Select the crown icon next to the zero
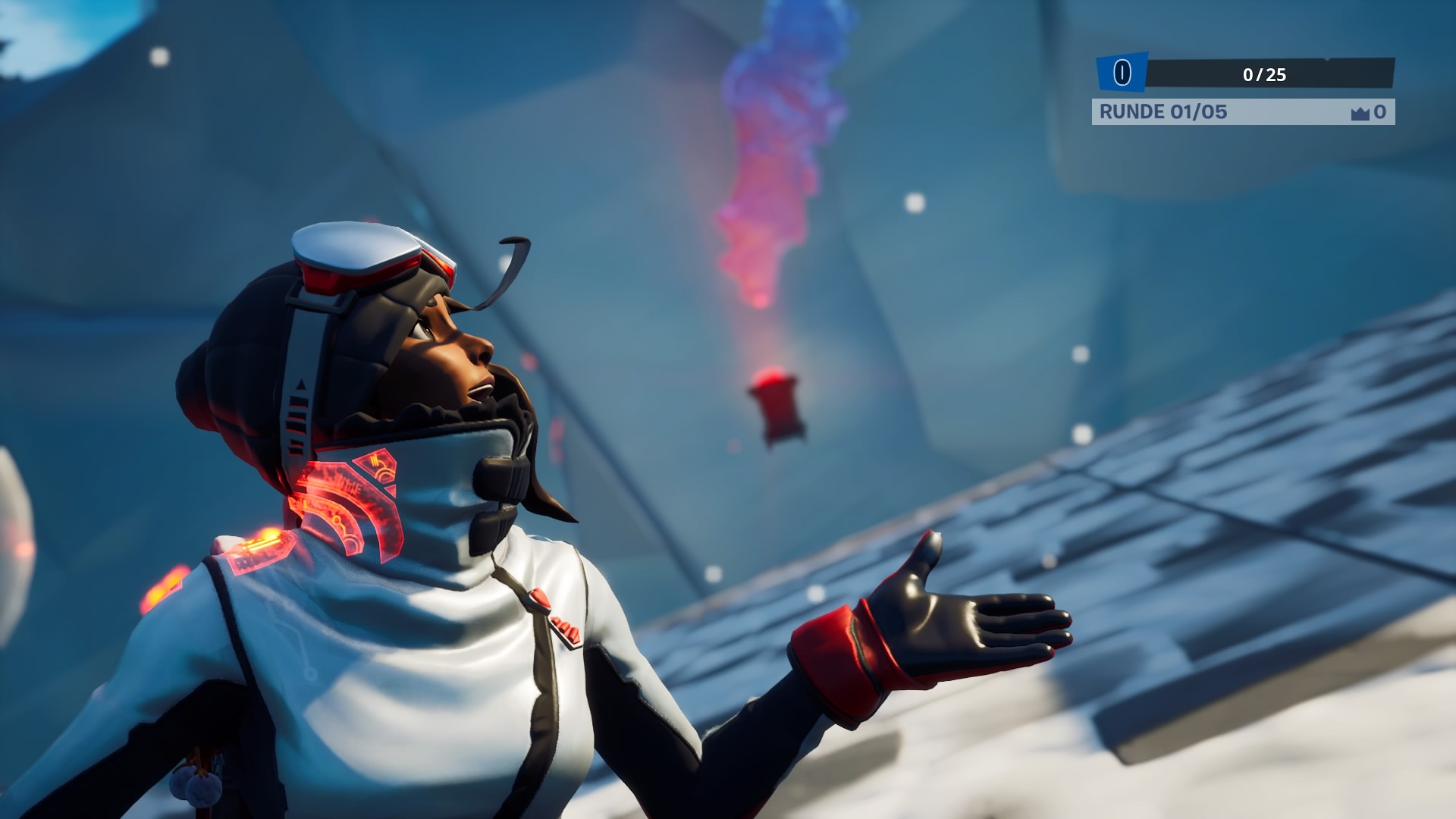The width and height of the screenshot is (1456, 819). coord(1359,112)
